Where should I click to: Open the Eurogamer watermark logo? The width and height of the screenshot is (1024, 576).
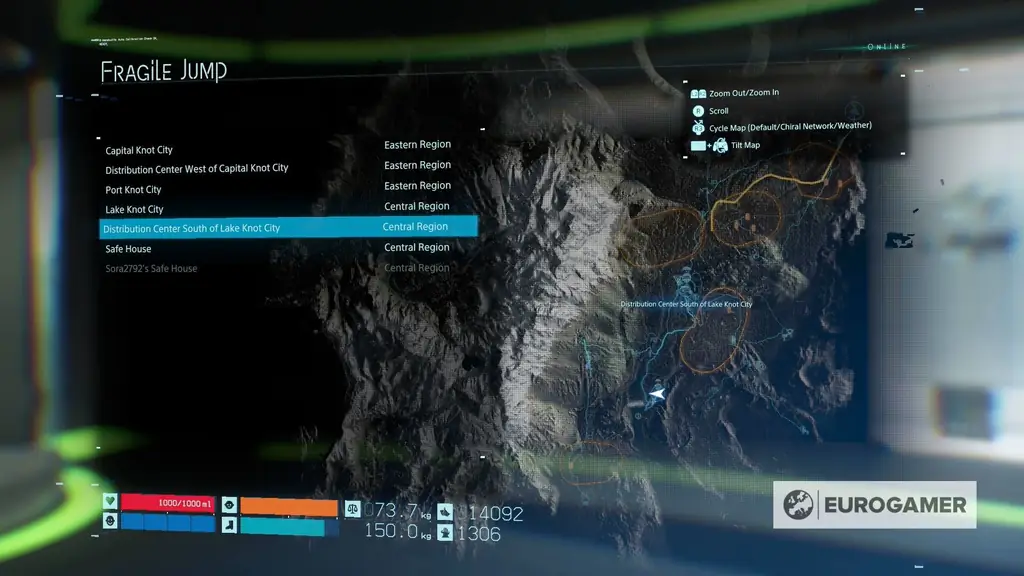click(x=874, y=505)
